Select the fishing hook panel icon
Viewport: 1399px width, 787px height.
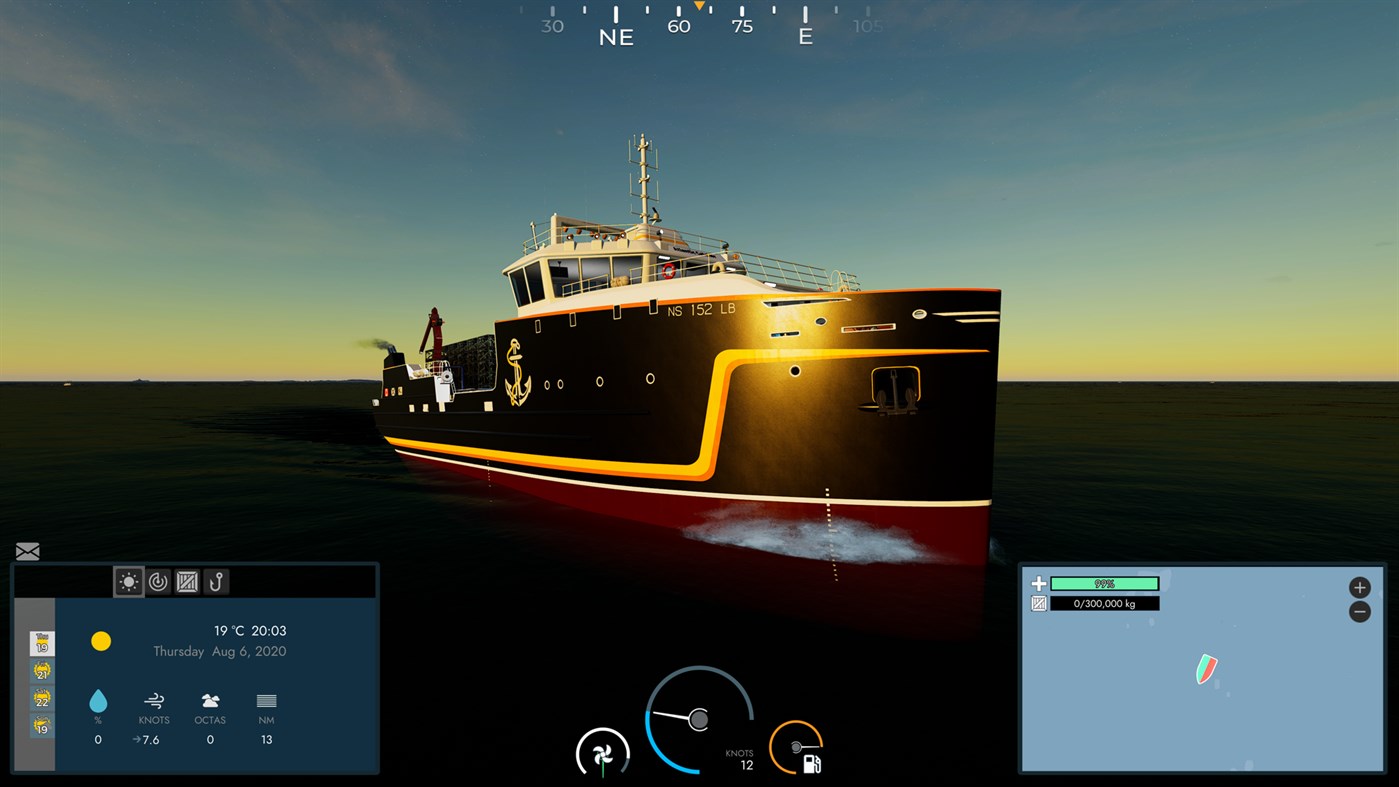point(214,581)
